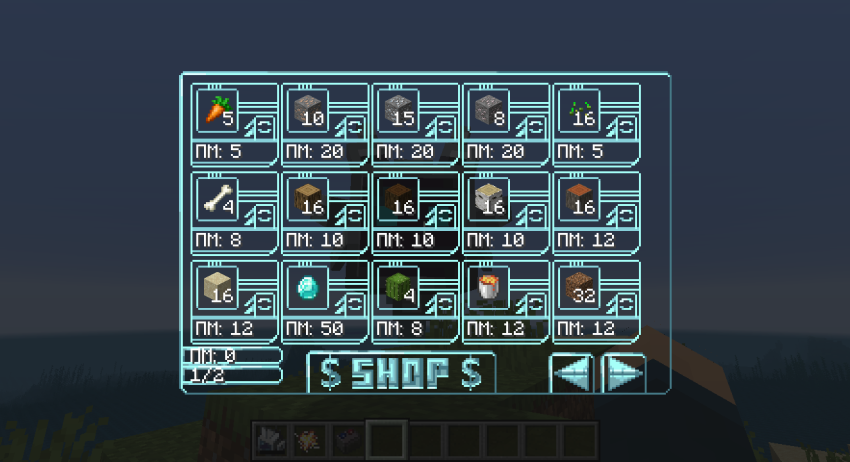850x462 pixels.
Task: Go to the previous shop page arrow
Action: click(x=572, y=374)
